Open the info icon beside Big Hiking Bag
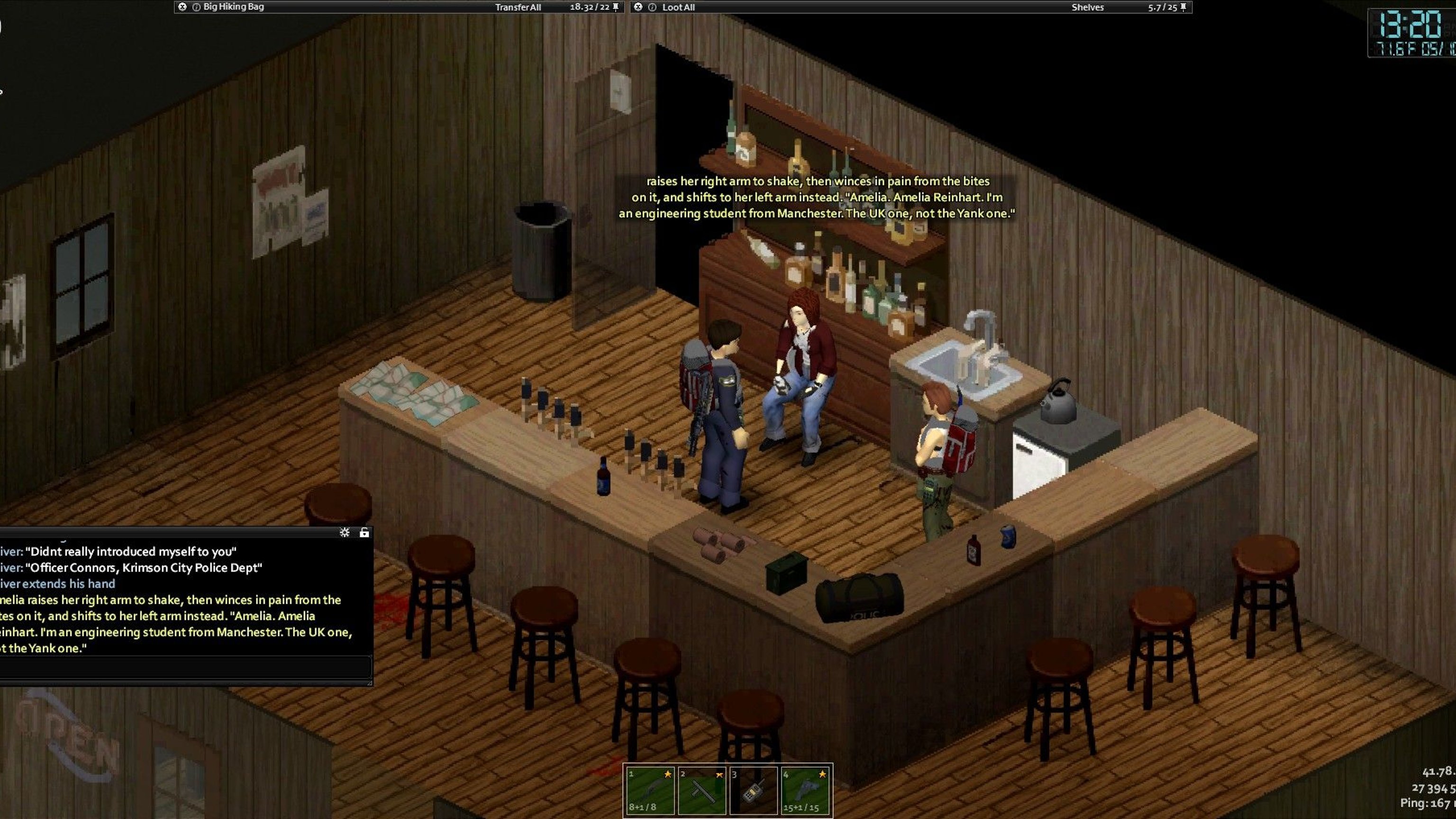Image resolution: width=1456 pixels, height=819 pixels. (x=196, y=7)
